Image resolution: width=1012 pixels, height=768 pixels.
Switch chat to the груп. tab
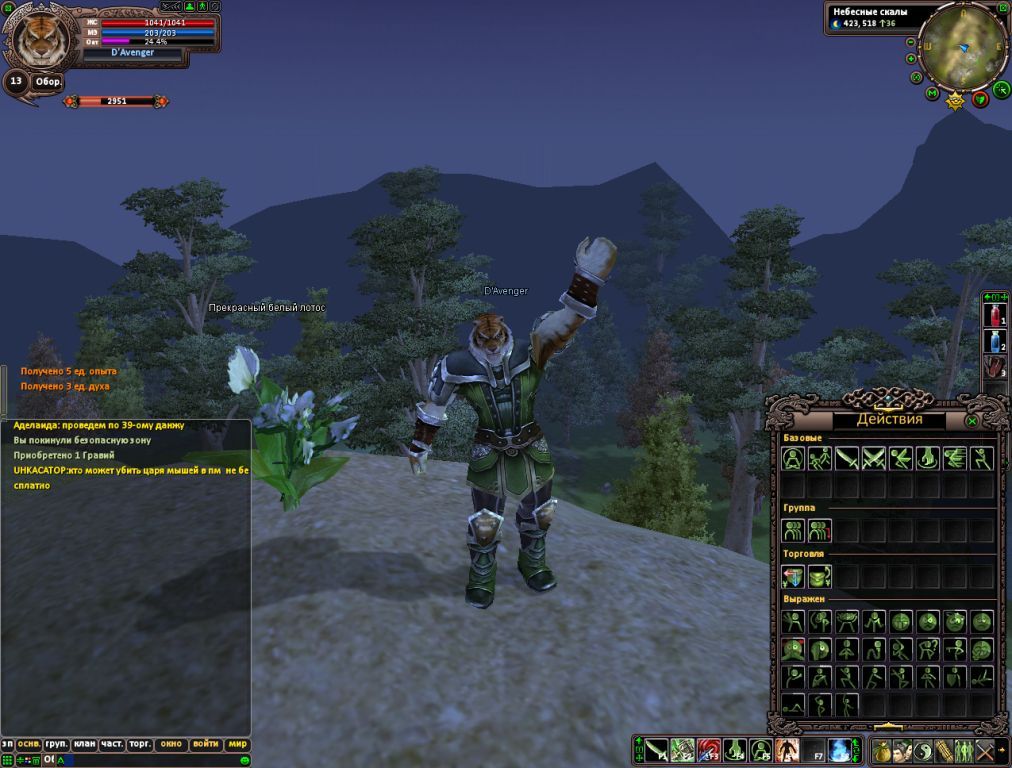click(x=56, y=744)
